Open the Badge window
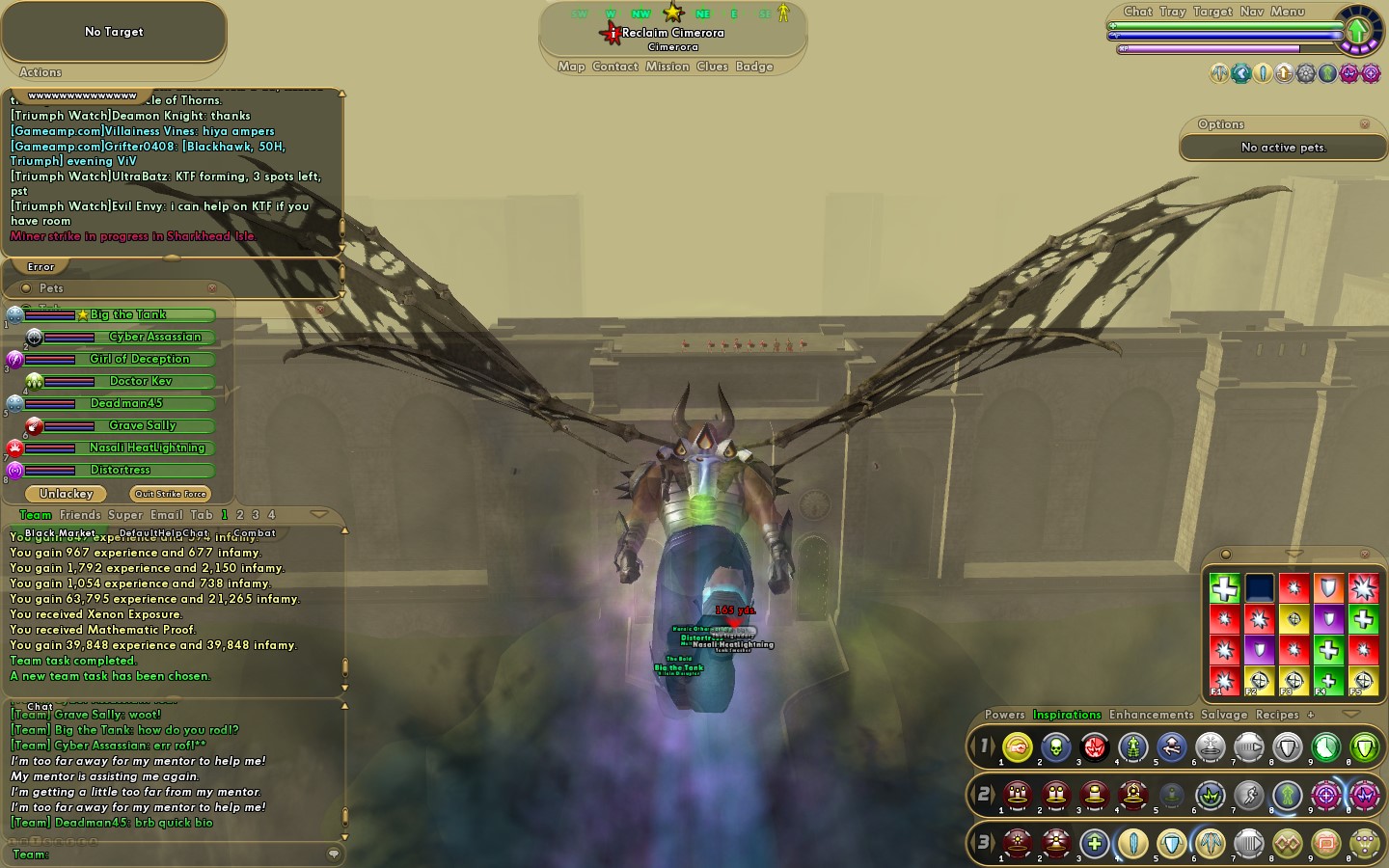Viewport: 1389px width, 868px height. click(x=754, y=67)
